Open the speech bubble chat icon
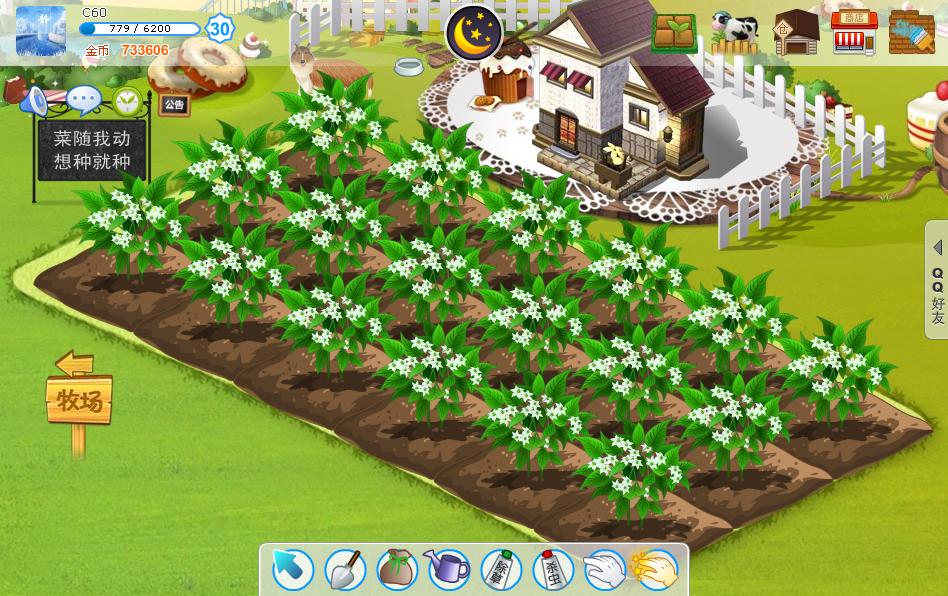This screenshot has width=948, height=596. (84, 100)
